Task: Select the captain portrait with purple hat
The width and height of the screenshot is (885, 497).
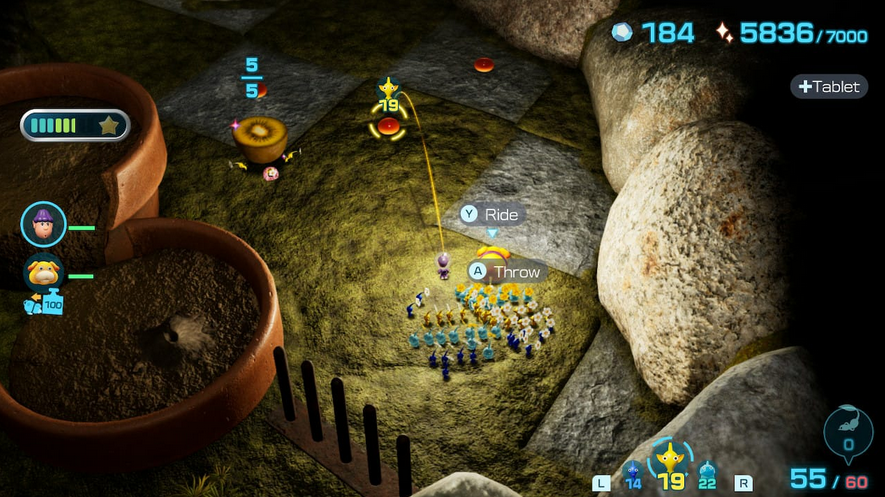Action: point(44,224)
